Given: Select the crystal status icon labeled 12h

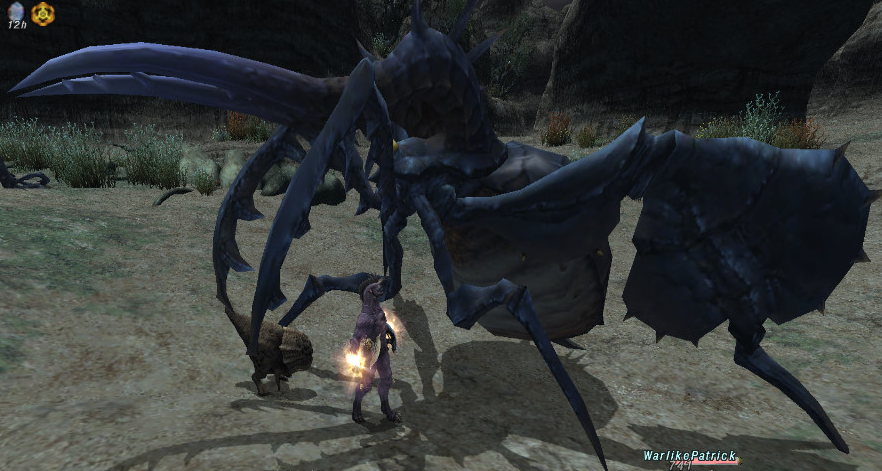Looking at the screenshot, I should (16, 11).
